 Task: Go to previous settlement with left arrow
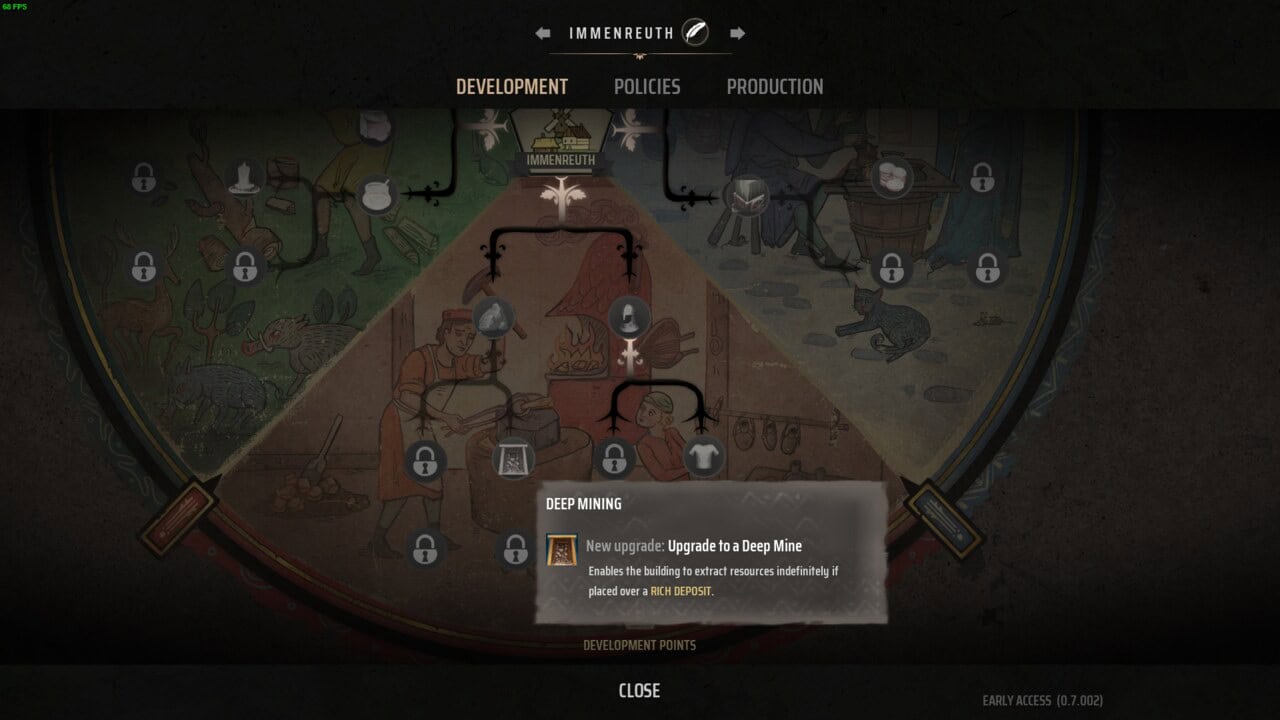(x=543, y=33)
